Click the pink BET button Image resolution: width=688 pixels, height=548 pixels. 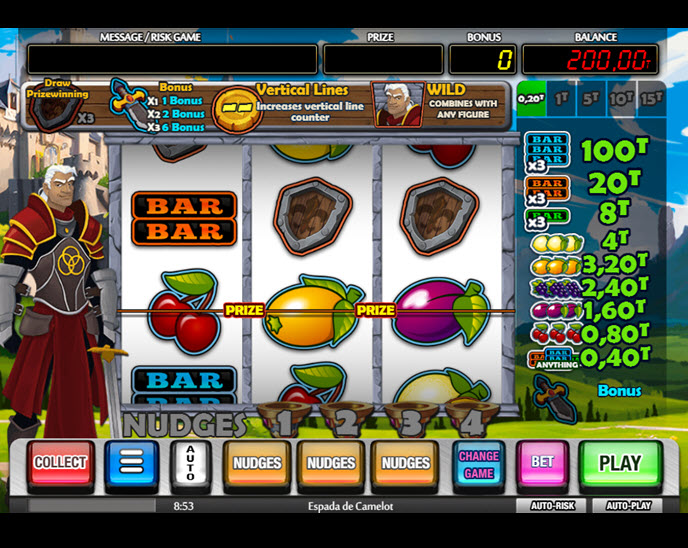[x=542, y=463]
